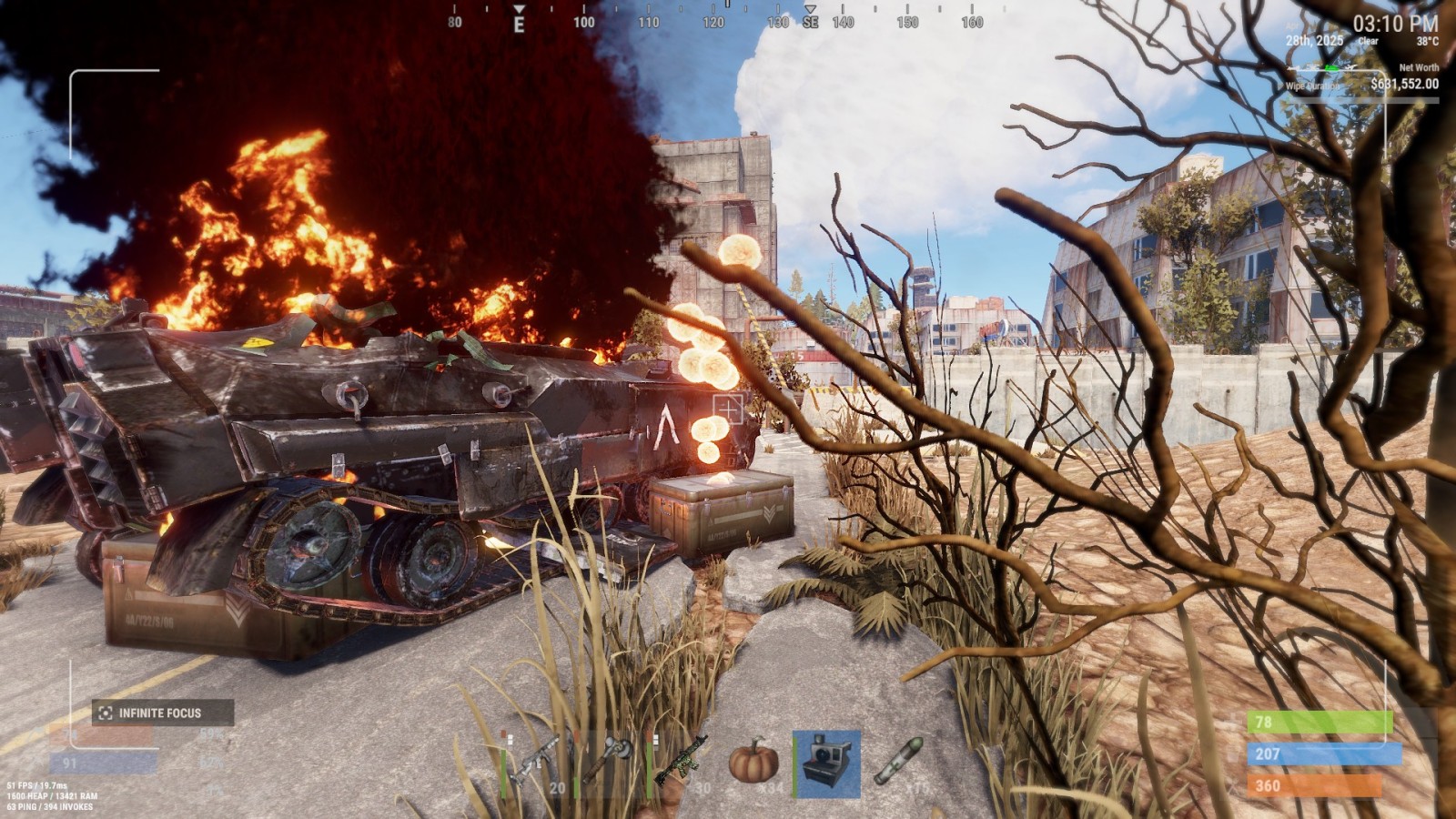Select the assault rifle hotbar slot

tap(534, 763)
